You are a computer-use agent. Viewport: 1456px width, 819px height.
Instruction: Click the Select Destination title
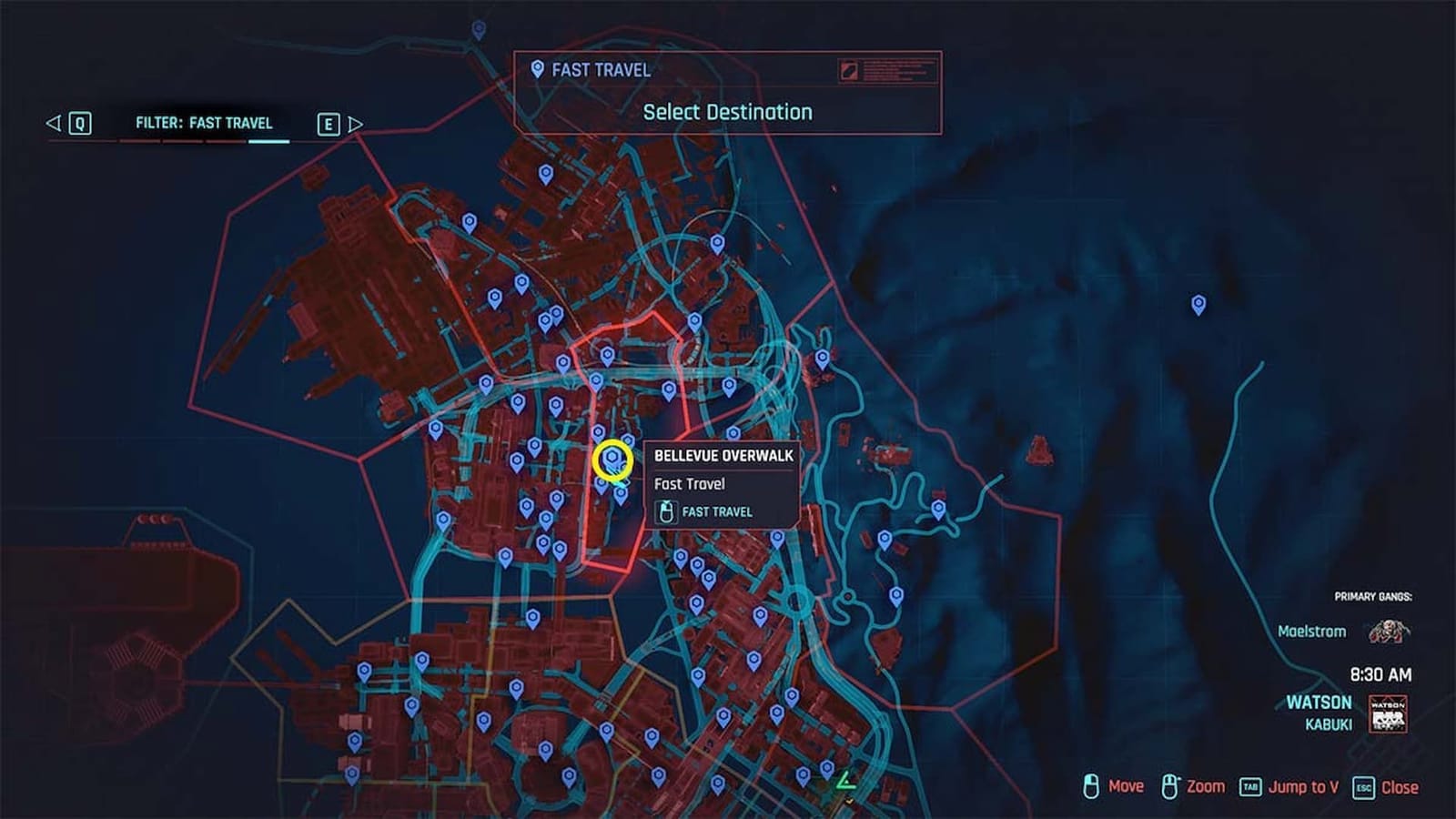[x=727, y=112]
